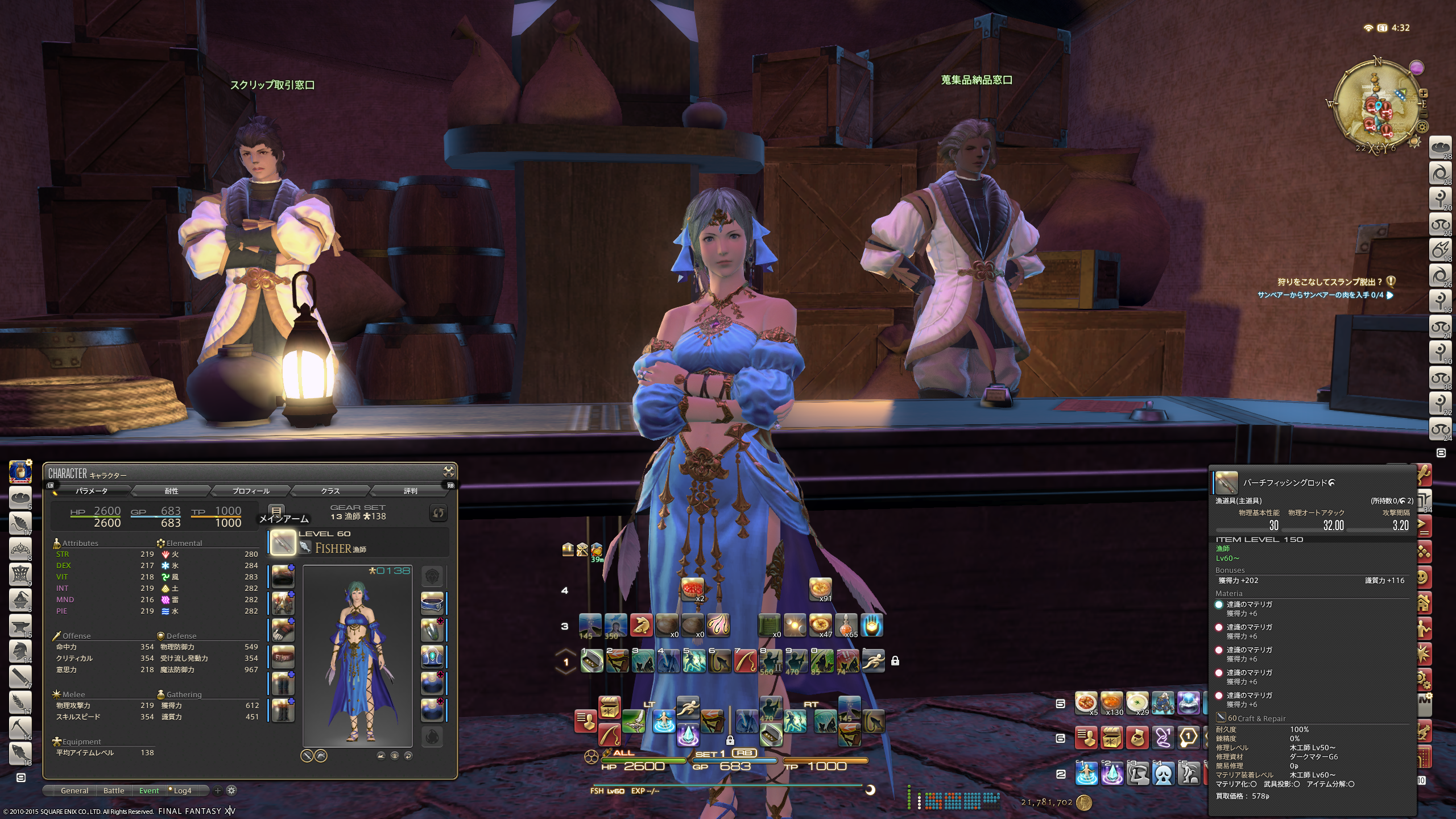Click the circular minimap

pos(1376,105)
